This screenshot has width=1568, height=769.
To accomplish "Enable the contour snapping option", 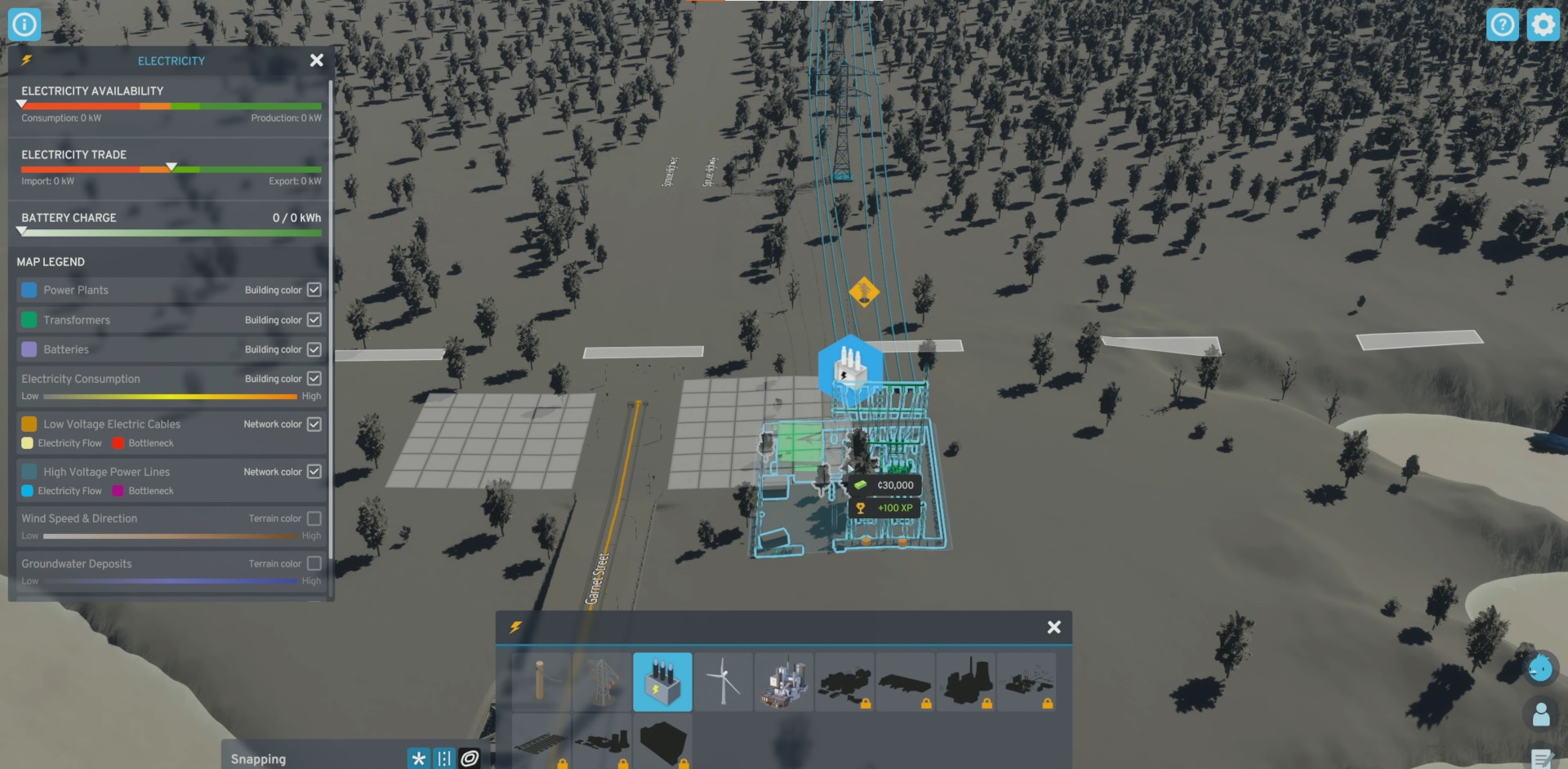I will 468,758.
